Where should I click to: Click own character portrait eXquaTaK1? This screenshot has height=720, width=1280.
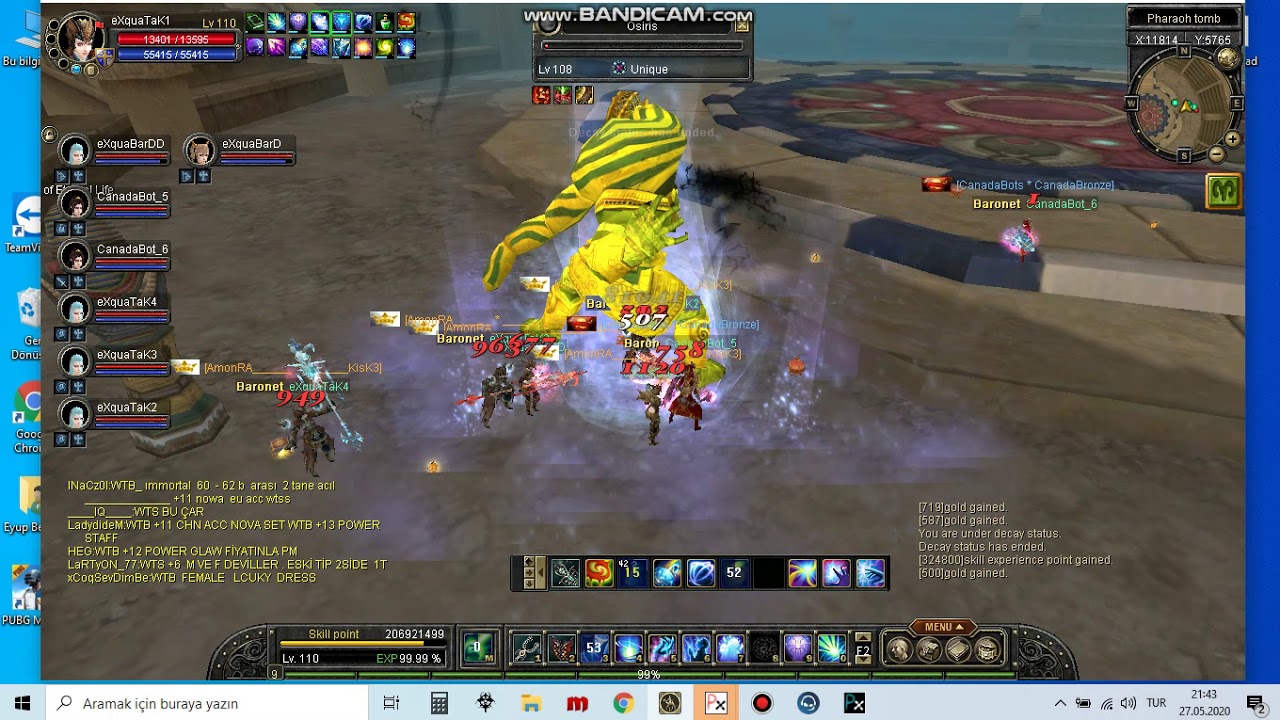[x=82, y=40]
